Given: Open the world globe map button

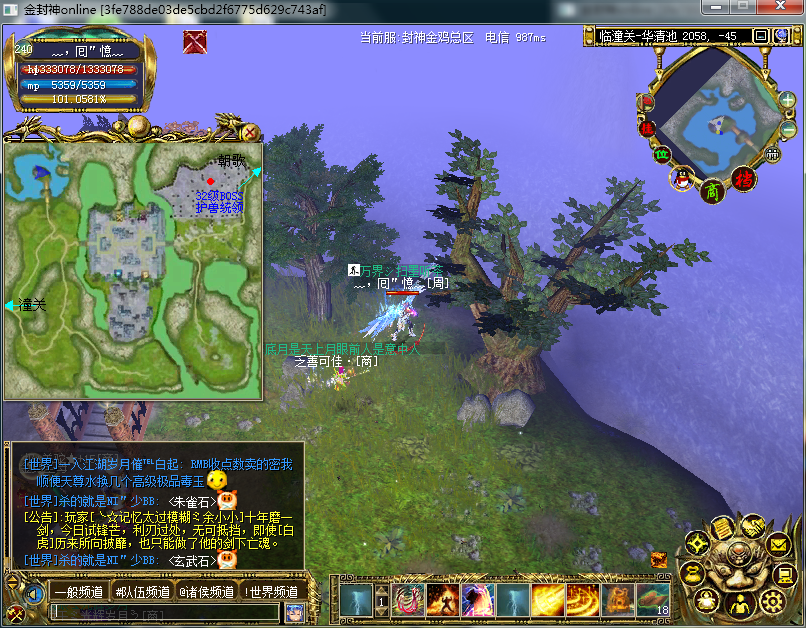Looking at the screenshot, I should click(x=781, y=36).
